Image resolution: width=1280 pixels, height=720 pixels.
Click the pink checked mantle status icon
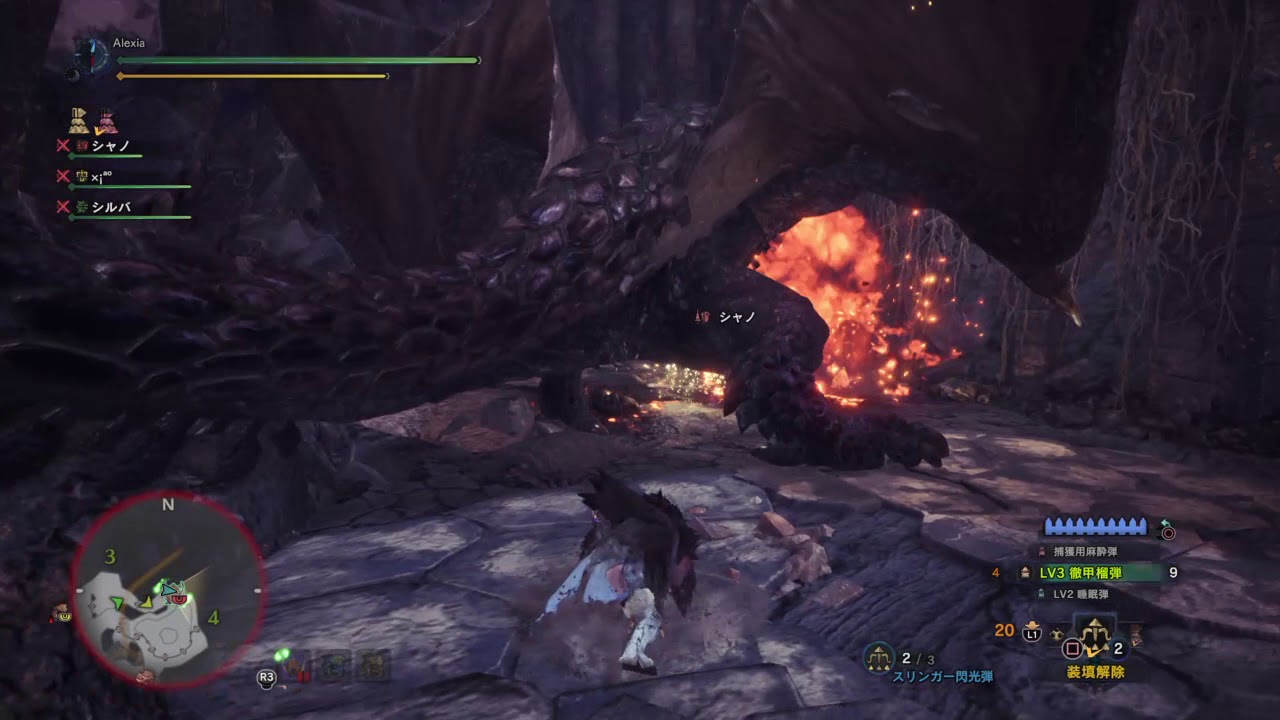pyautogui.click(x=106, y=122)
